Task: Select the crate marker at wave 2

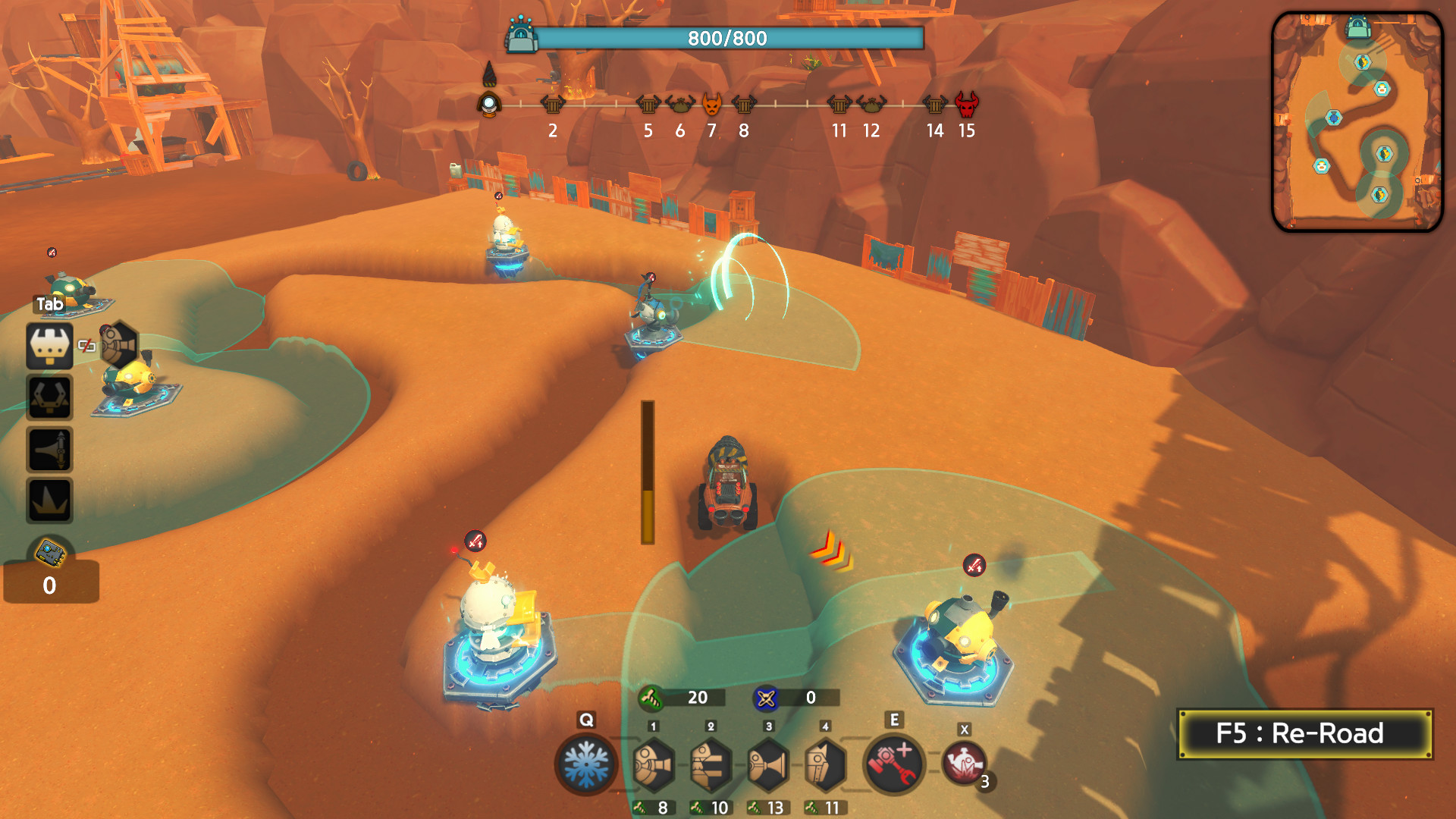Action: pyautogui.click(x=553, y=103)
